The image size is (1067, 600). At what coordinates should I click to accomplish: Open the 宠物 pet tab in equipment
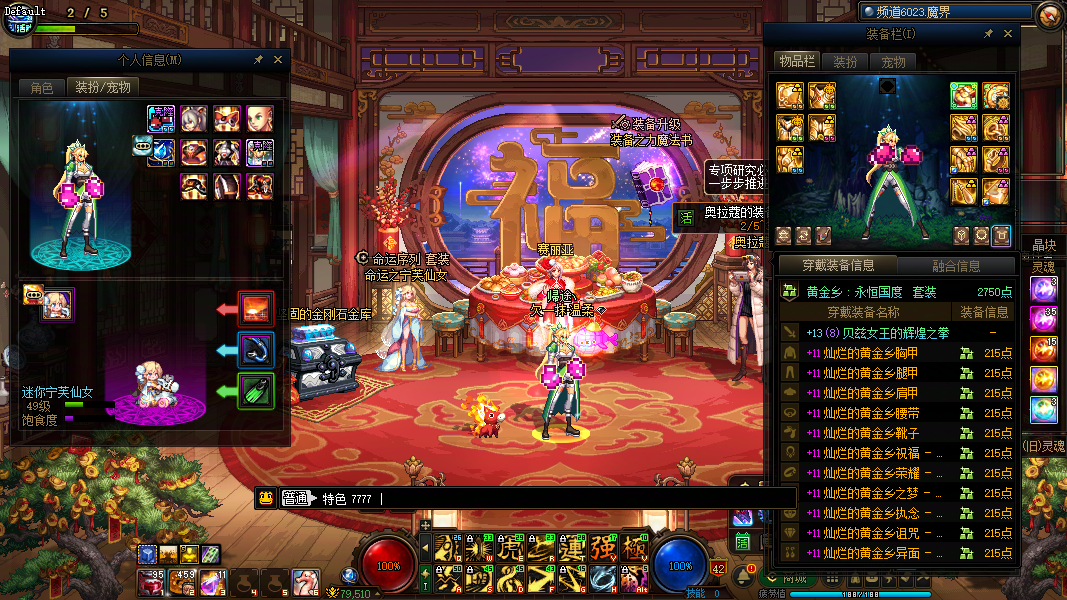(x=893, y=62)
